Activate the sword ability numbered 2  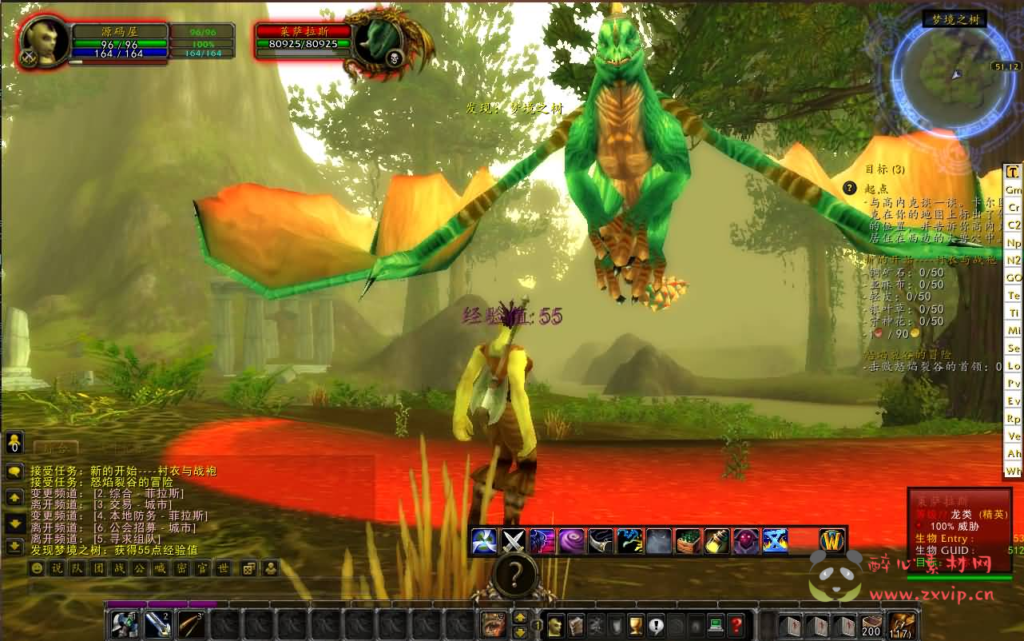pyautogui.click(x=157, y=624)
